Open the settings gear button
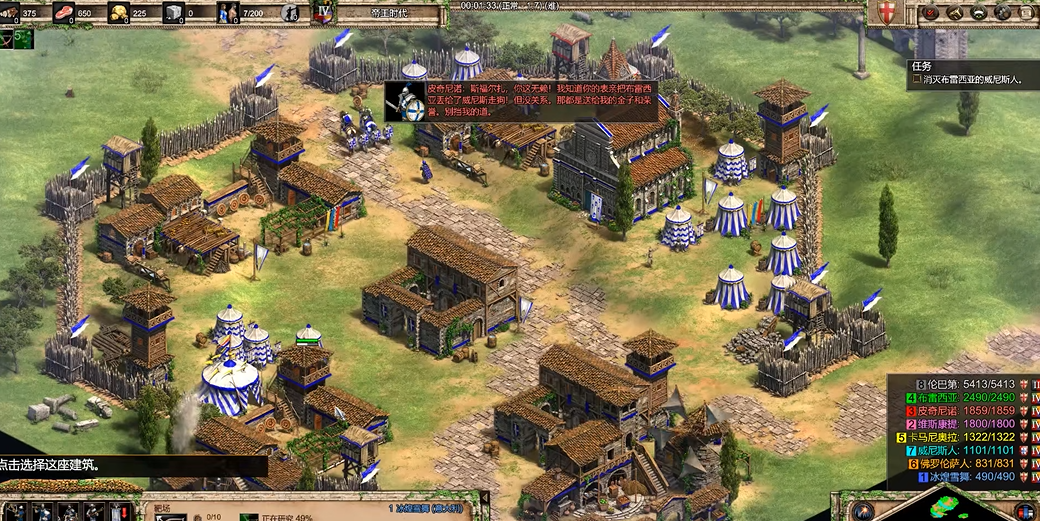Screen dimensions: 1040x521 pyautogui.click(x=1000, y=13)
